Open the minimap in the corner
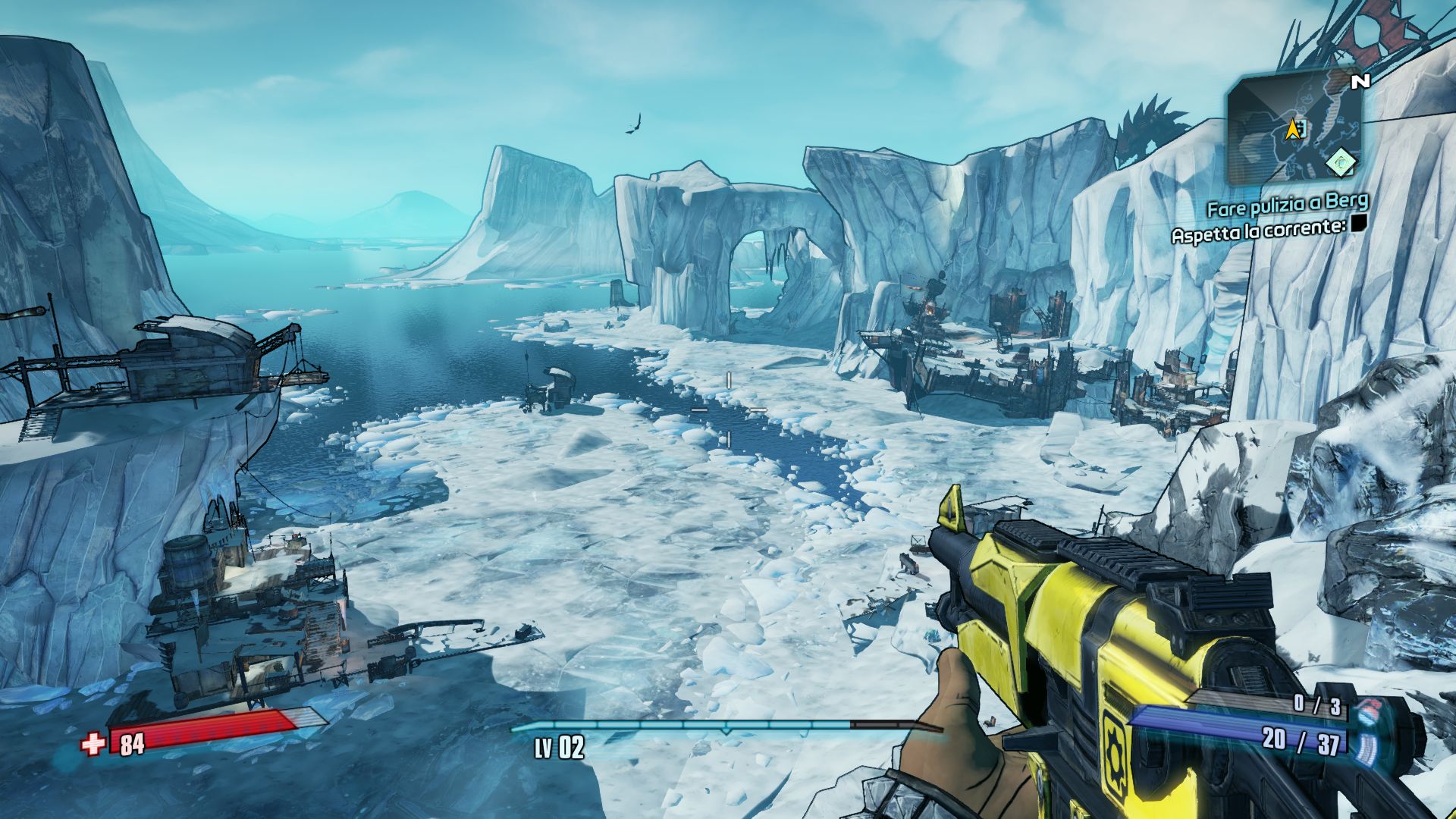The width and height of the screenshot is (1456, 819). (x=1294, y=127)
